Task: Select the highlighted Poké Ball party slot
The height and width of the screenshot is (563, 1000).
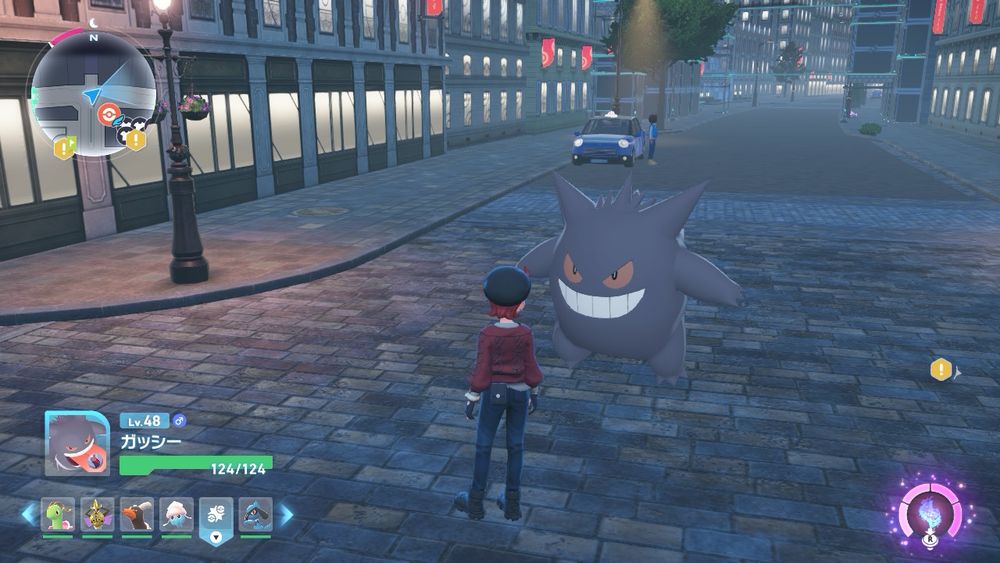Action: click(x=216, y=514)
